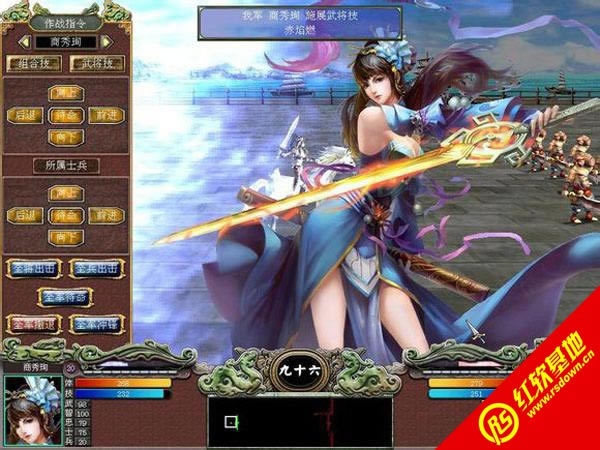This screenshot has width=600, height=450.
Task: Select the red 全军撤退 army retreat command
Action: (33, 324)
